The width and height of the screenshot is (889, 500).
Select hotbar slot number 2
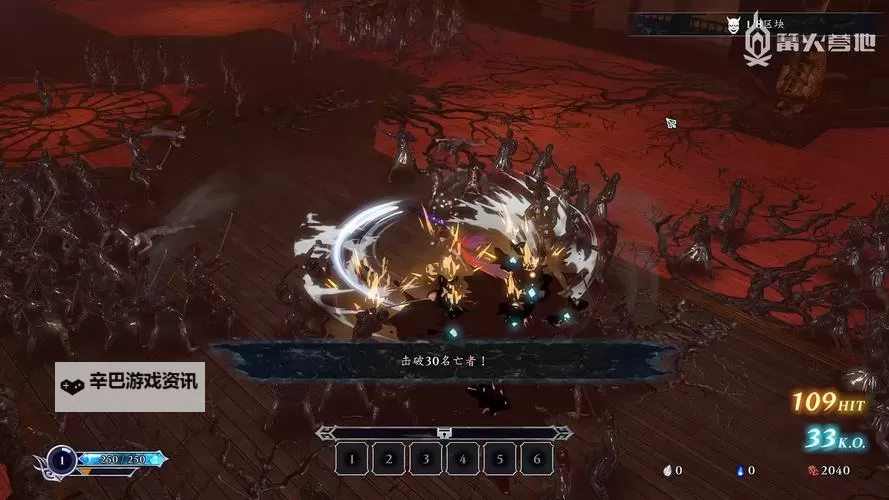[388, 459]
